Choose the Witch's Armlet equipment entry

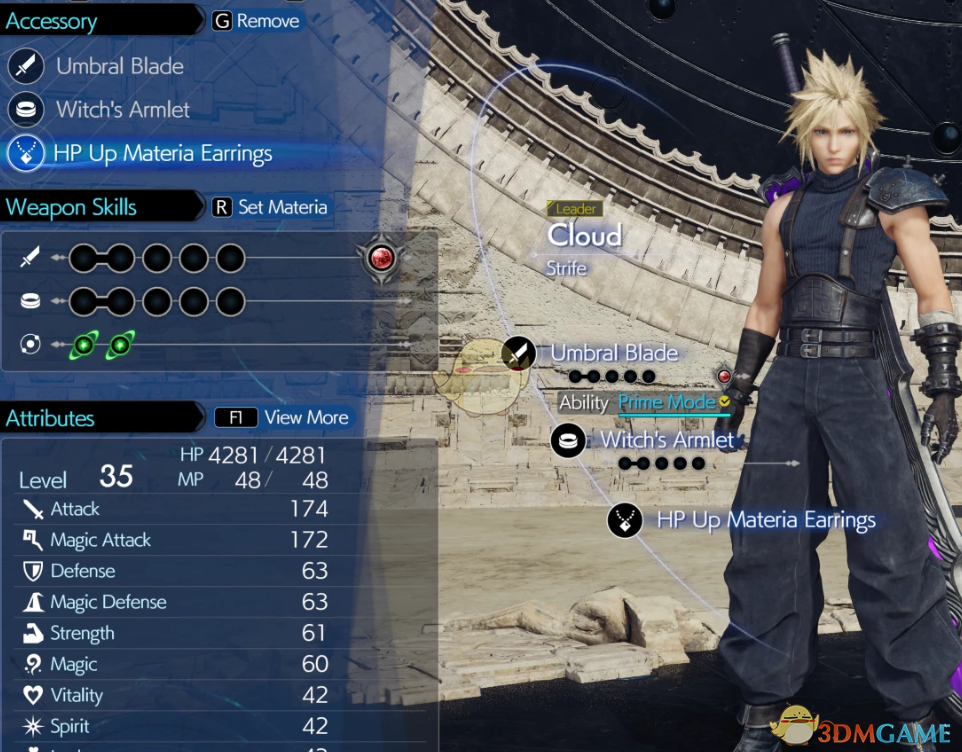point(122,110)
